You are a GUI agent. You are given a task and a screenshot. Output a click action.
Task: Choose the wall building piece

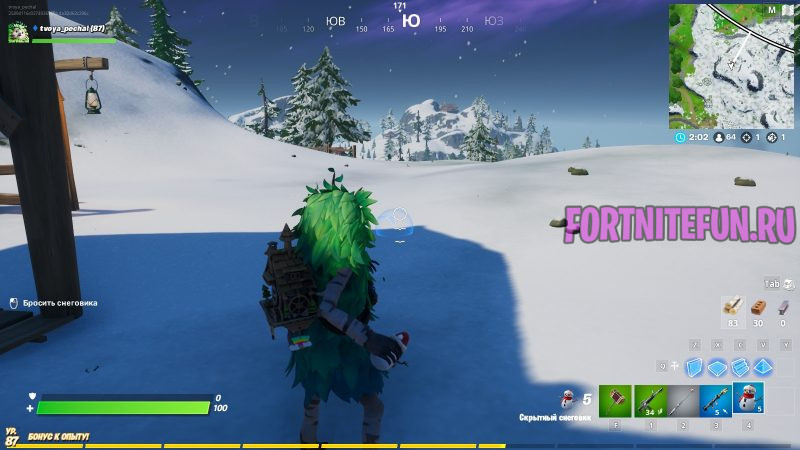tap(694, 367)
